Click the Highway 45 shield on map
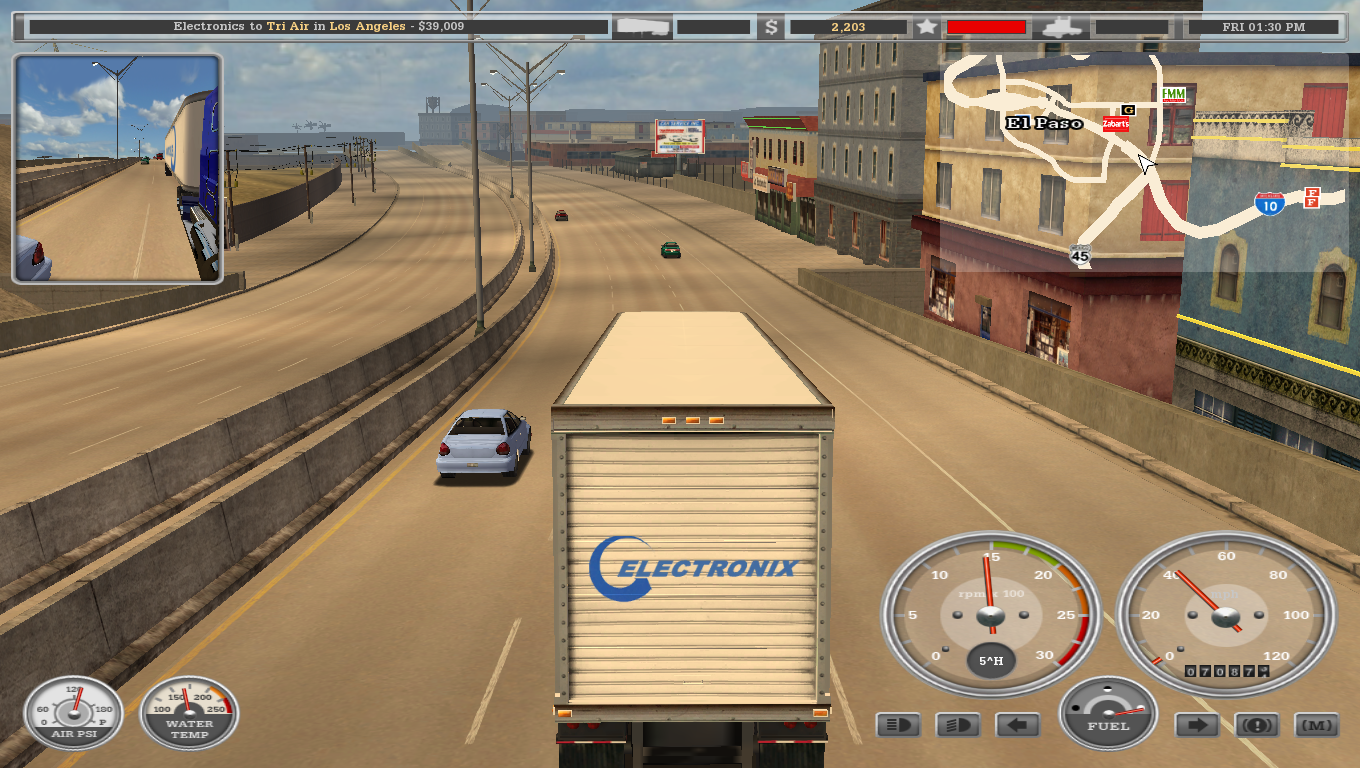This screenshot has width=1360, height=768. click(x=1080, y=255)
